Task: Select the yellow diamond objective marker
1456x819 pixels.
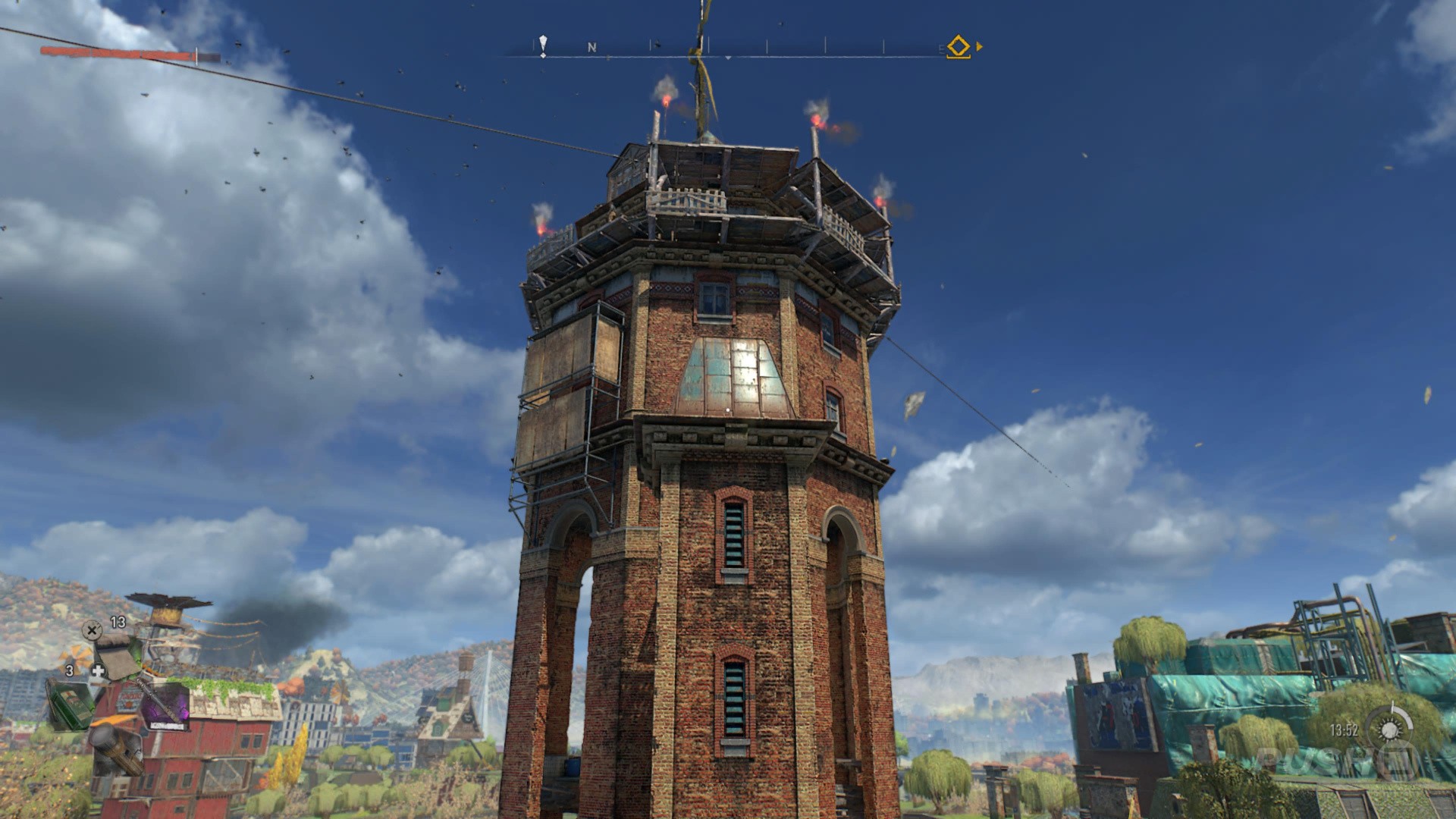Action: point(959,46)
